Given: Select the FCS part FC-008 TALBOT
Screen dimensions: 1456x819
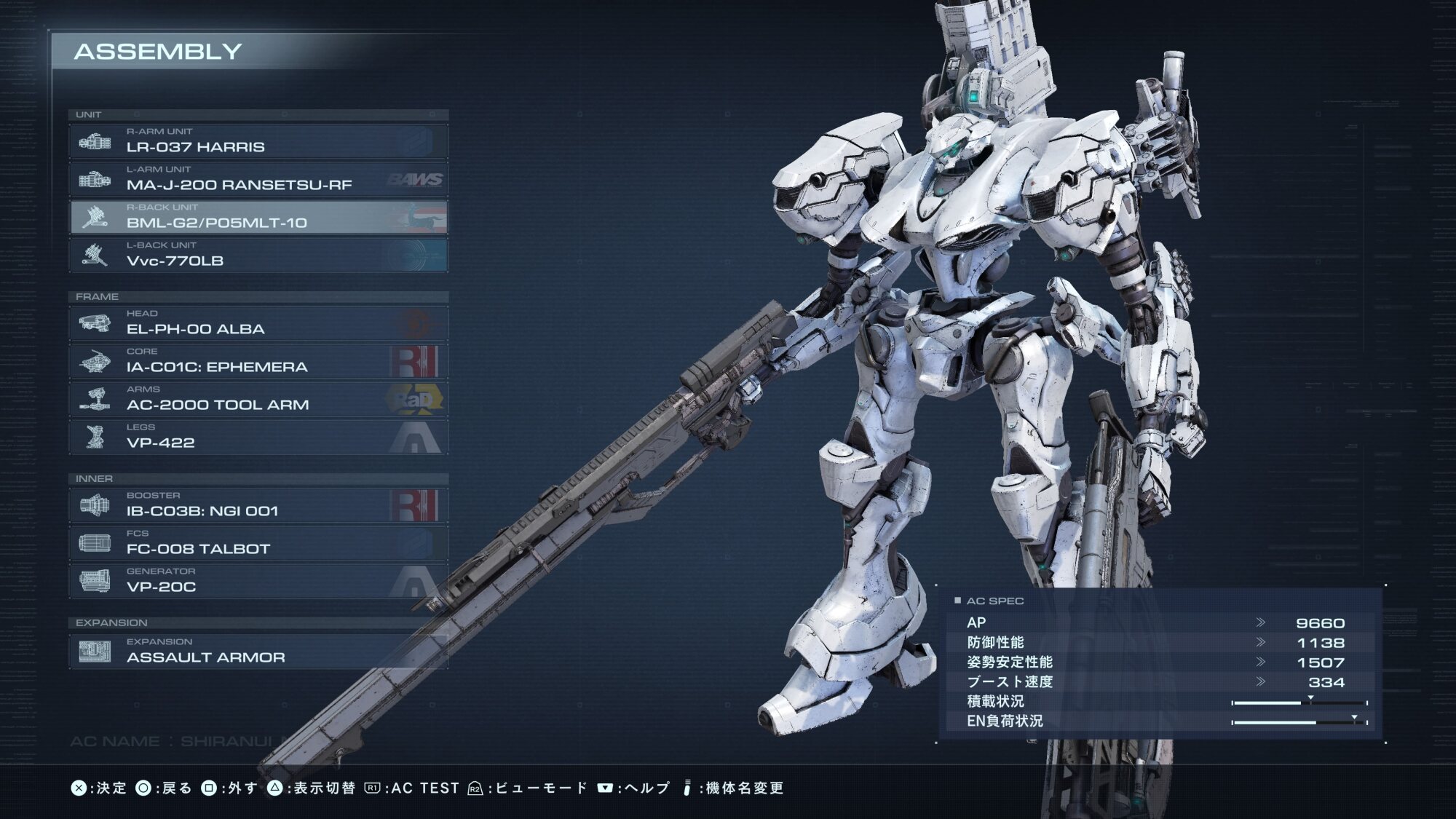Looking at the screenshot, I should [258, 543].
